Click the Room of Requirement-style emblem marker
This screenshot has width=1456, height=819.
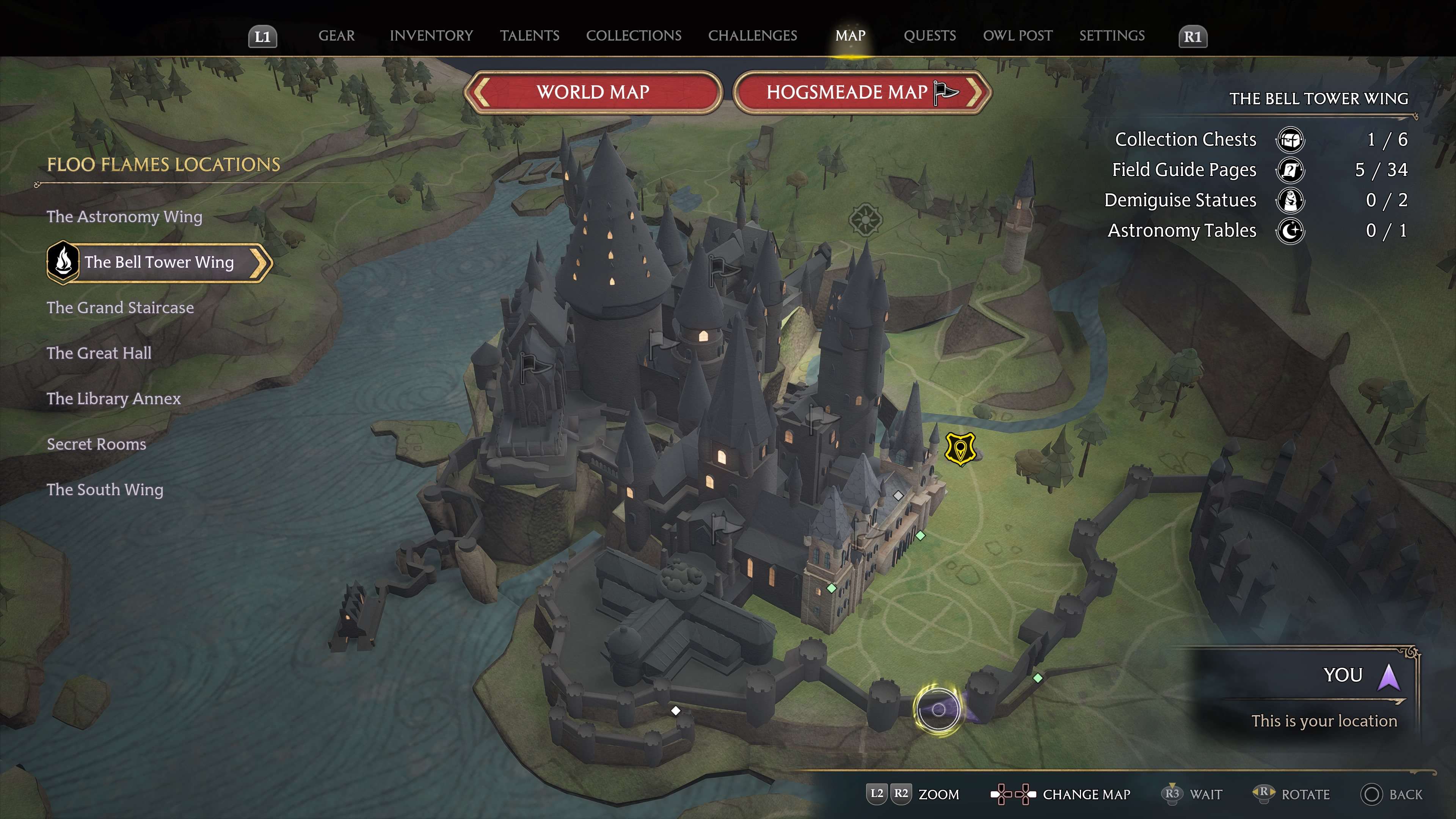tap(865, 219)
